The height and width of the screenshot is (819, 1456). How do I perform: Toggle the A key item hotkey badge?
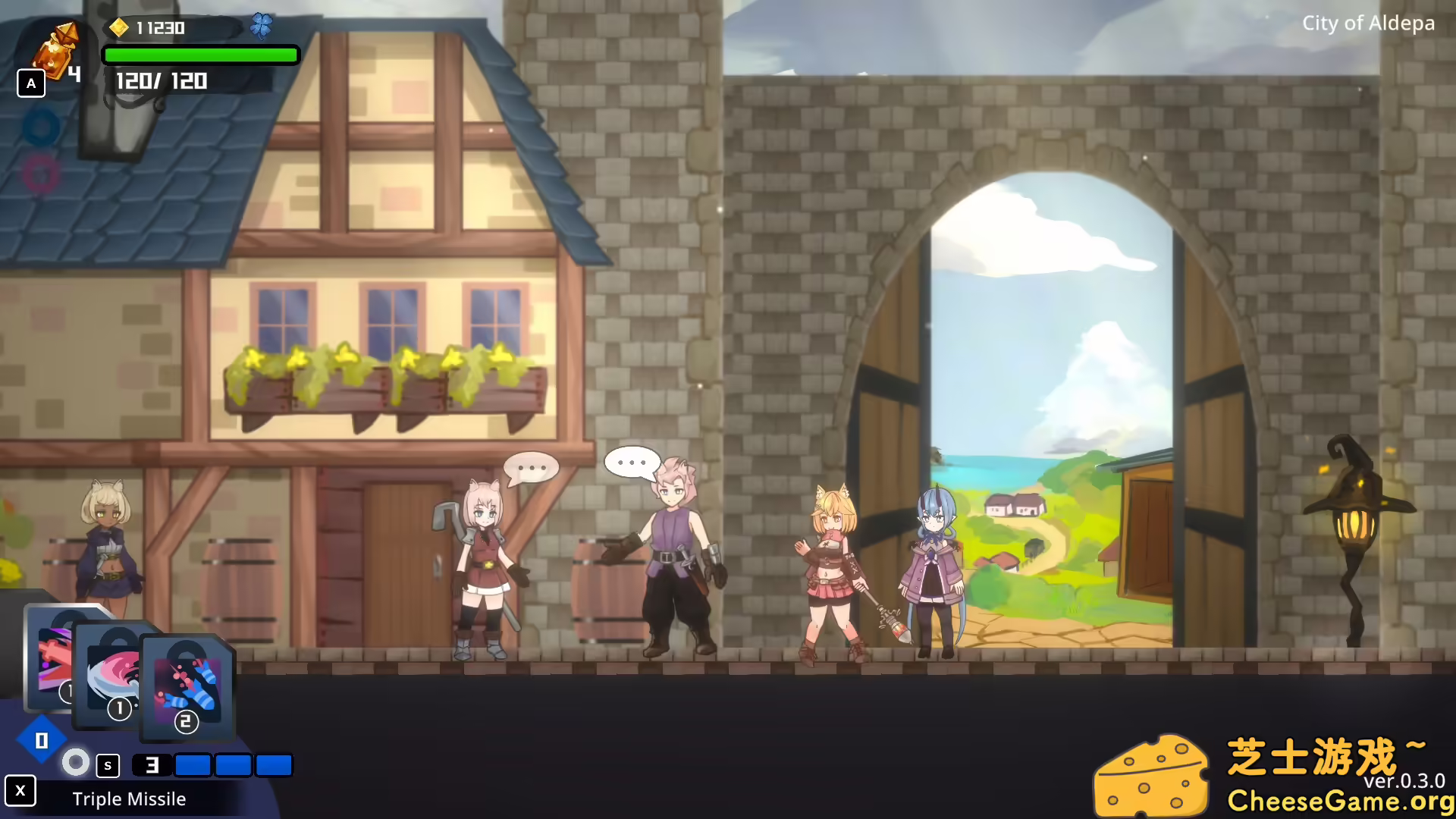pyautogui.click(x=31, y=83)
